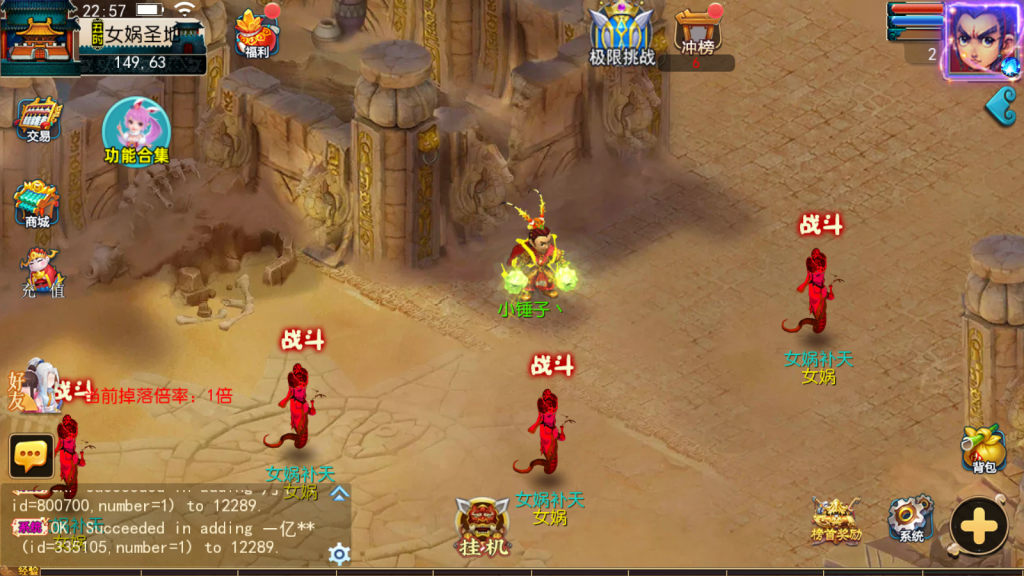The height and width of the screenshot is (576, 1024).
Task: Open the 充值 recharge screen
Action: [x=42, y=274]
